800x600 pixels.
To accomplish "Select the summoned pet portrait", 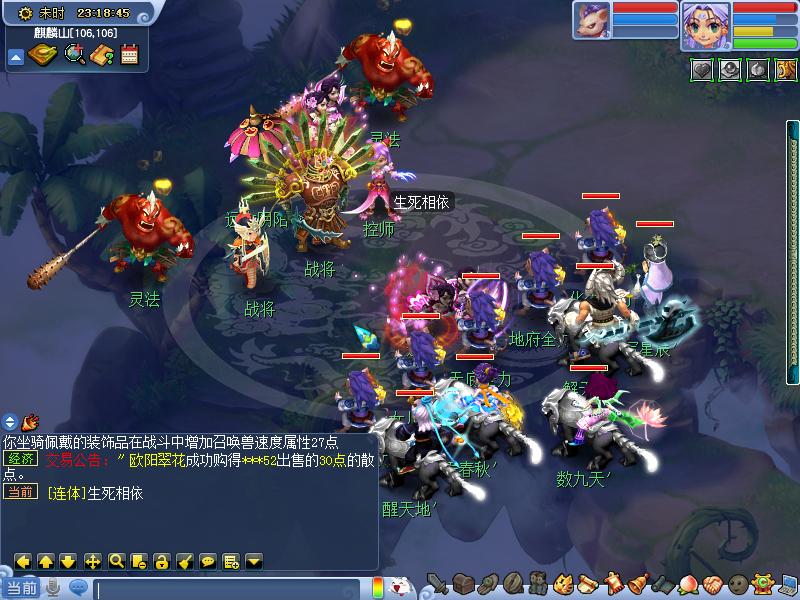I will (x=591, y=21).
